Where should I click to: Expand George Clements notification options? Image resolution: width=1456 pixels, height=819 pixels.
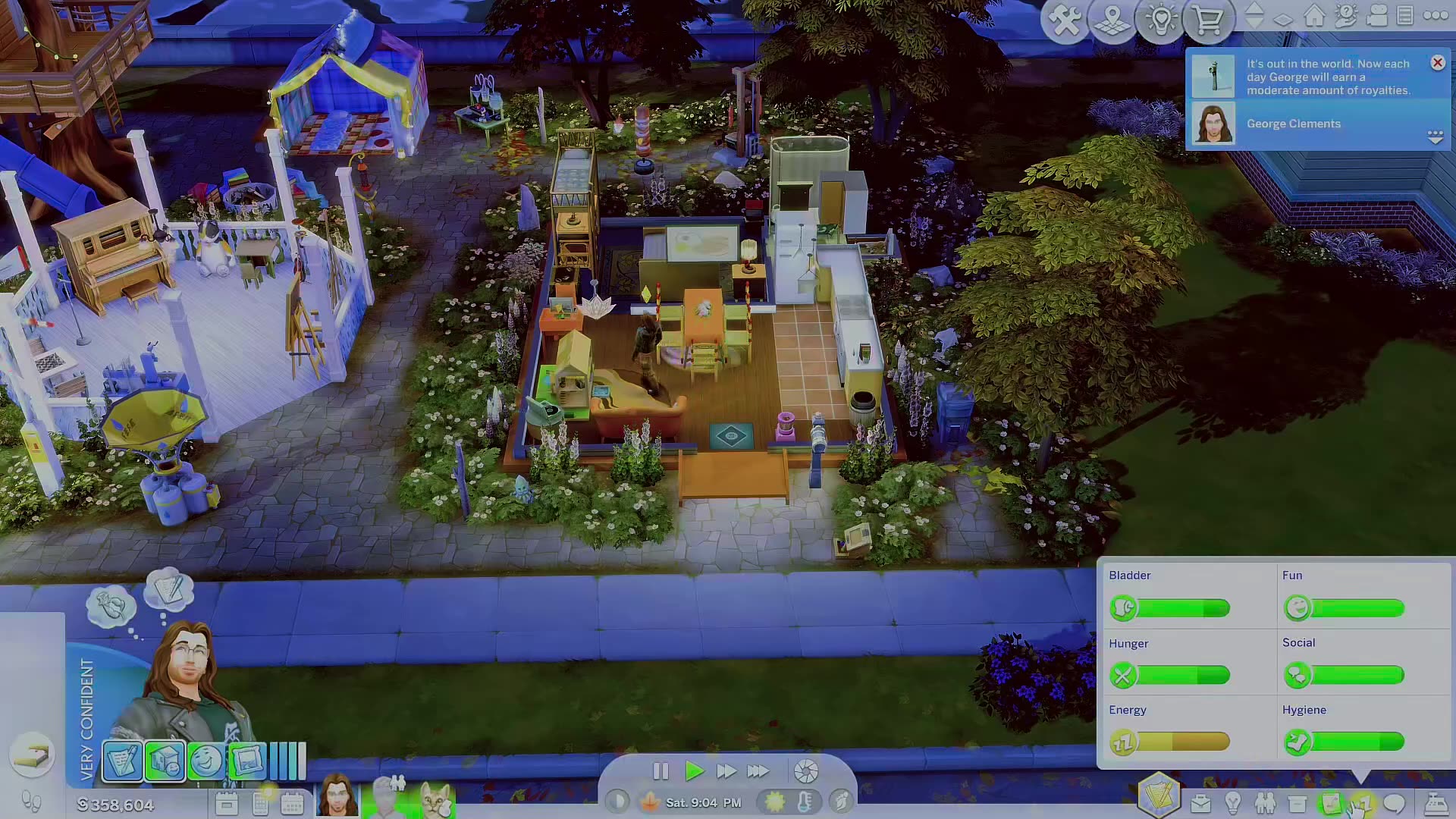(1436, 137)
